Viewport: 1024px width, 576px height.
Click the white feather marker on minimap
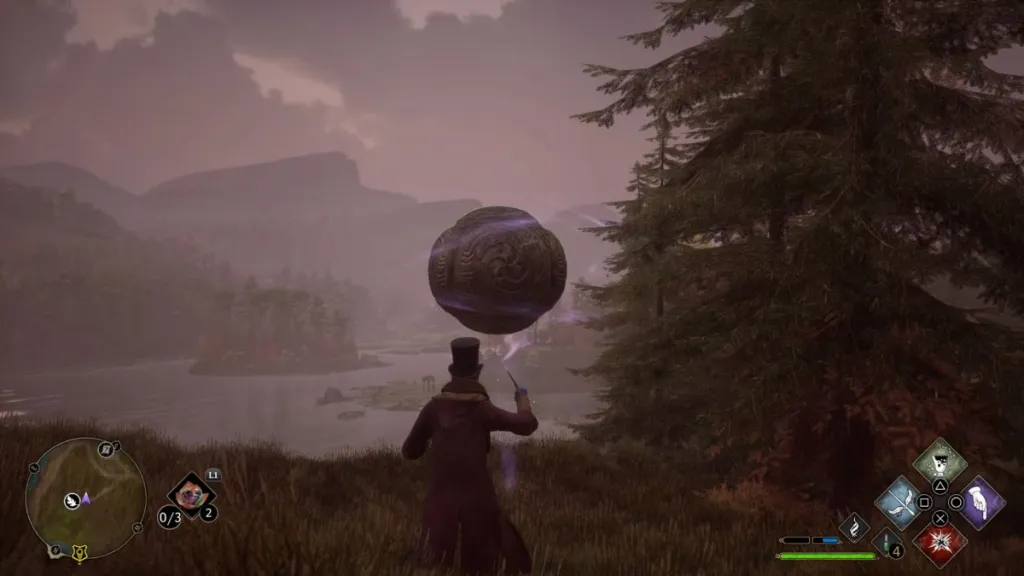tap(72, 501)
